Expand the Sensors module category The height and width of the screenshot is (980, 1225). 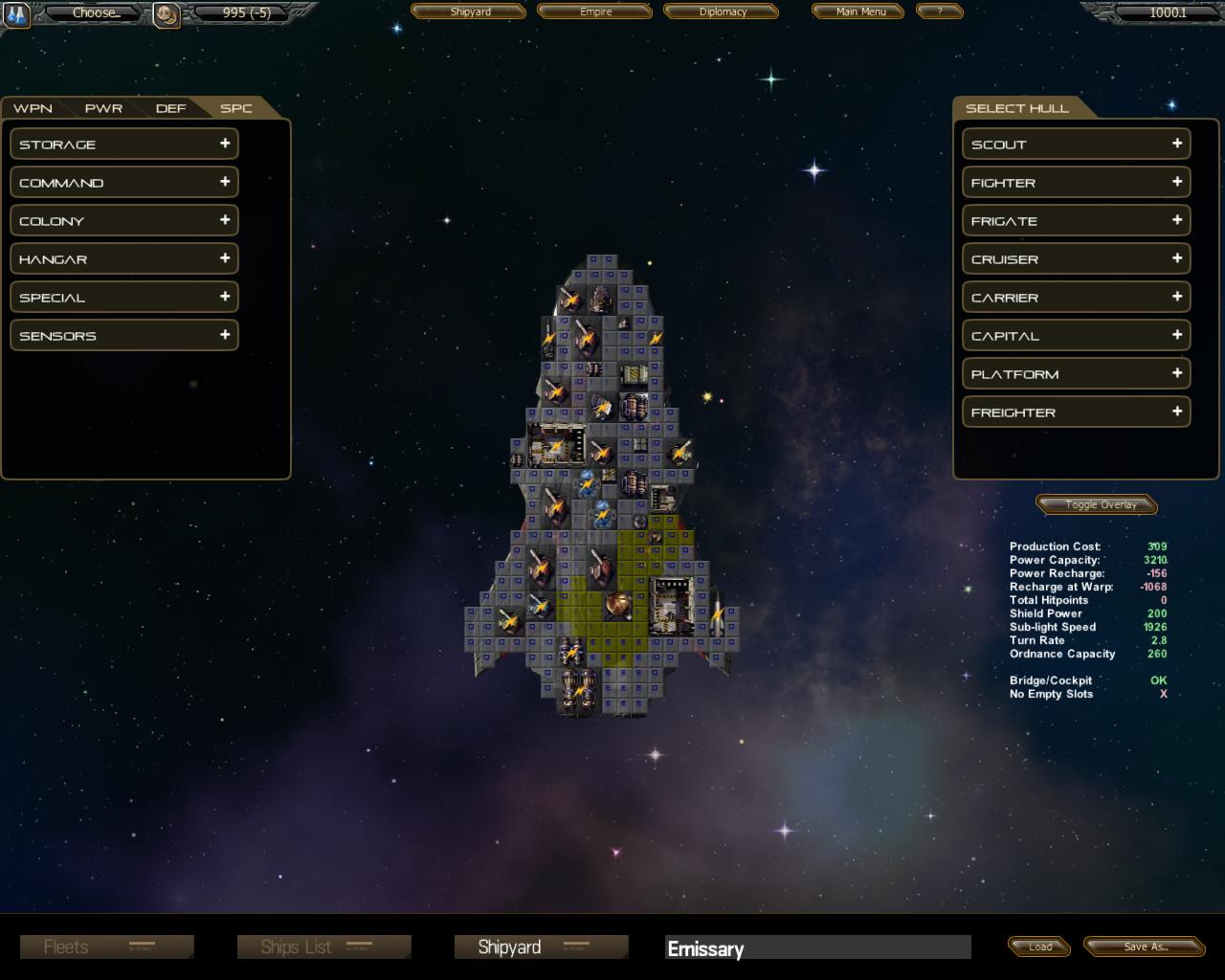124,336
